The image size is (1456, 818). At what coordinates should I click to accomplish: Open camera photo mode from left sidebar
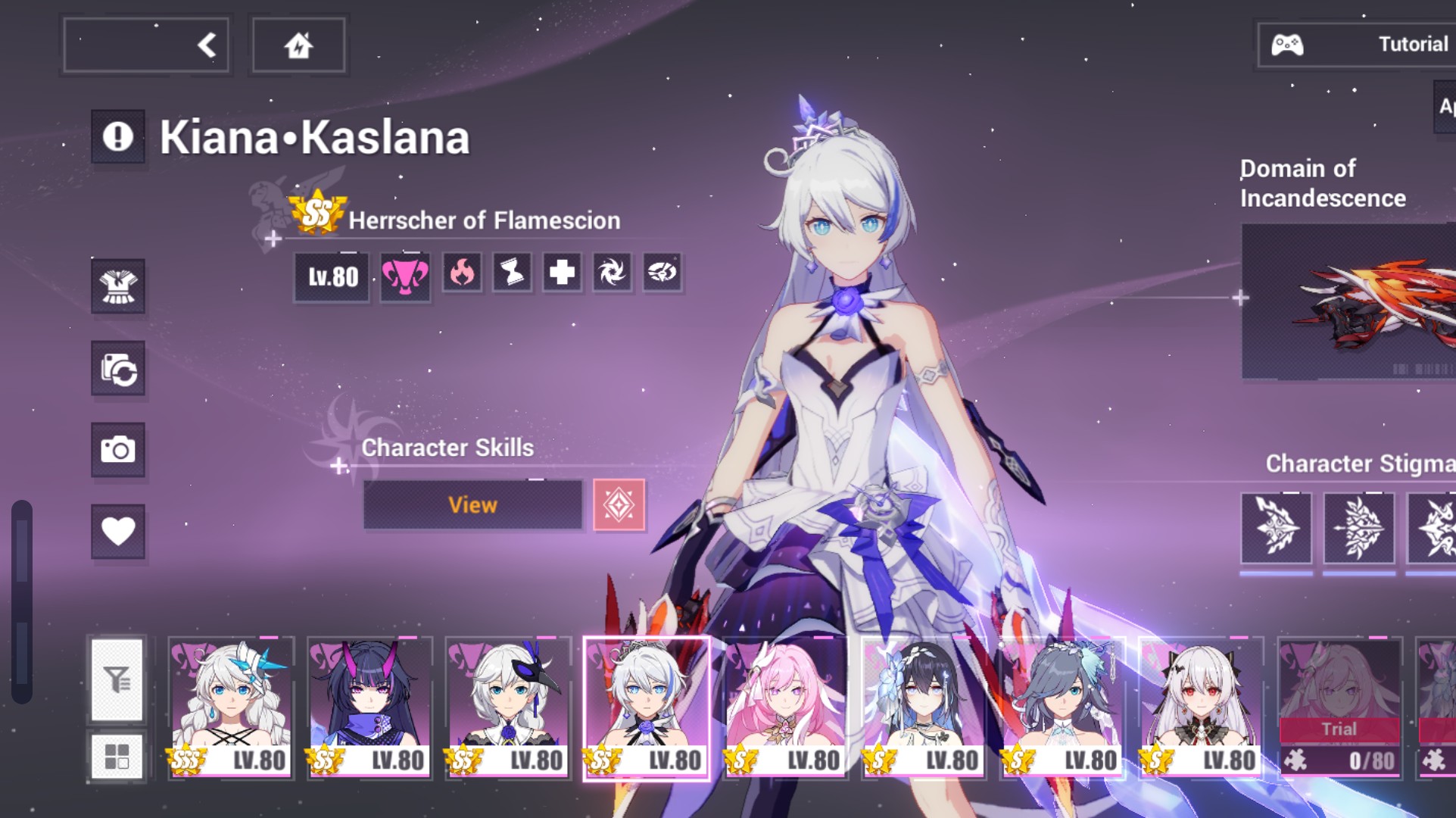point(118,451)
